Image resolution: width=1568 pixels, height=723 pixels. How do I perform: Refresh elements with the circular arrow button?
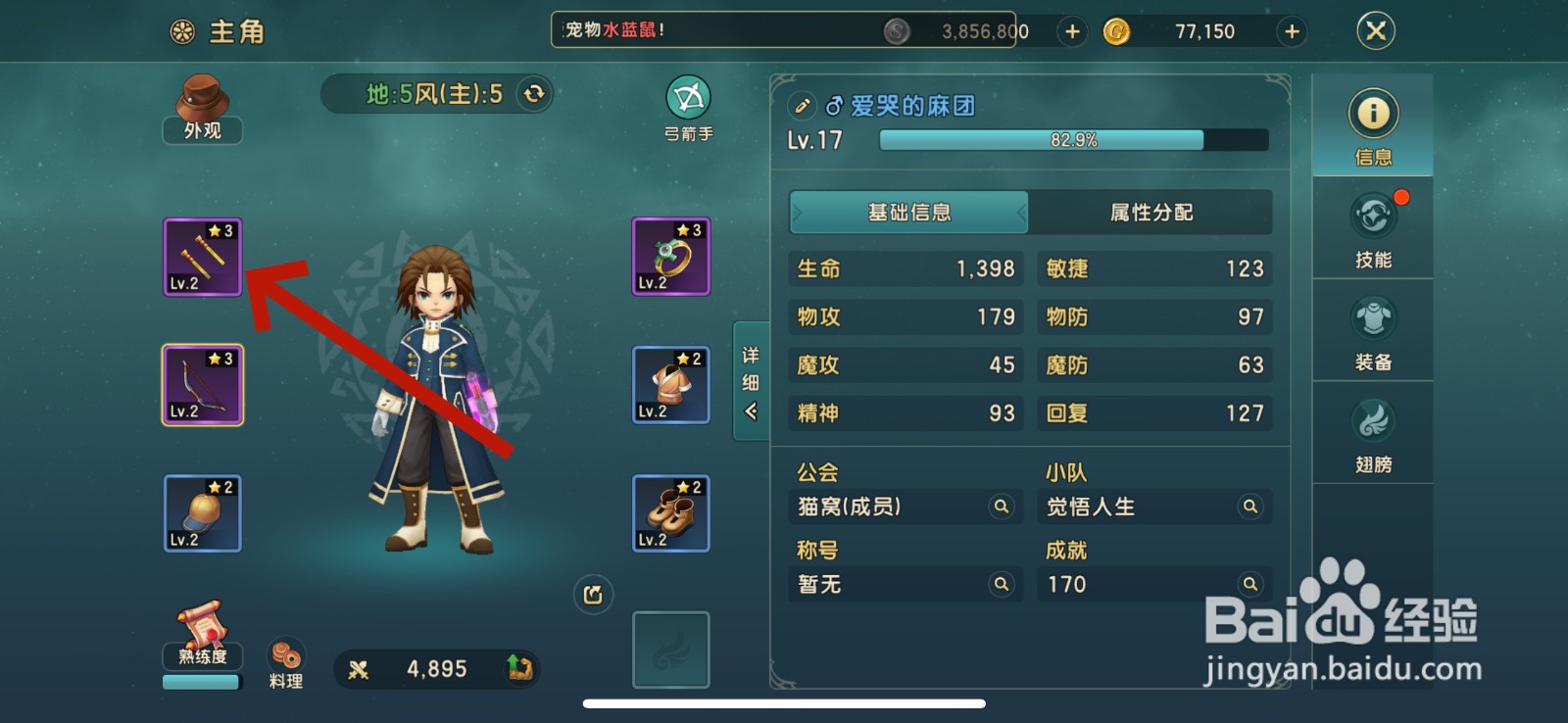click(530, 94)
